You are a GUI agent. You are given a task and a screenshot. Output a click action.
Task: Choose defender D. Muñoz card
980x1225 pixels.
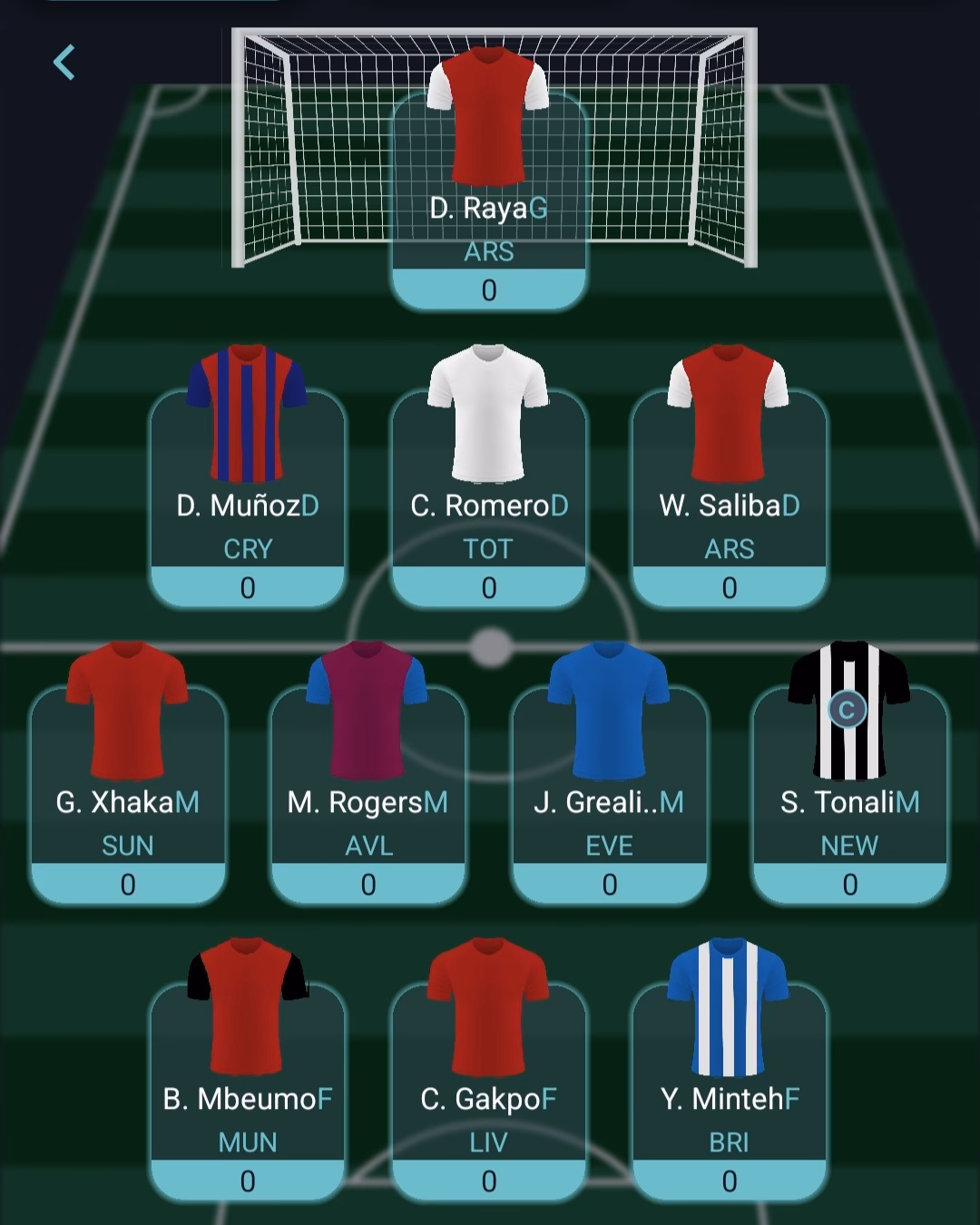pyautogui.click(x=247, y=505)
